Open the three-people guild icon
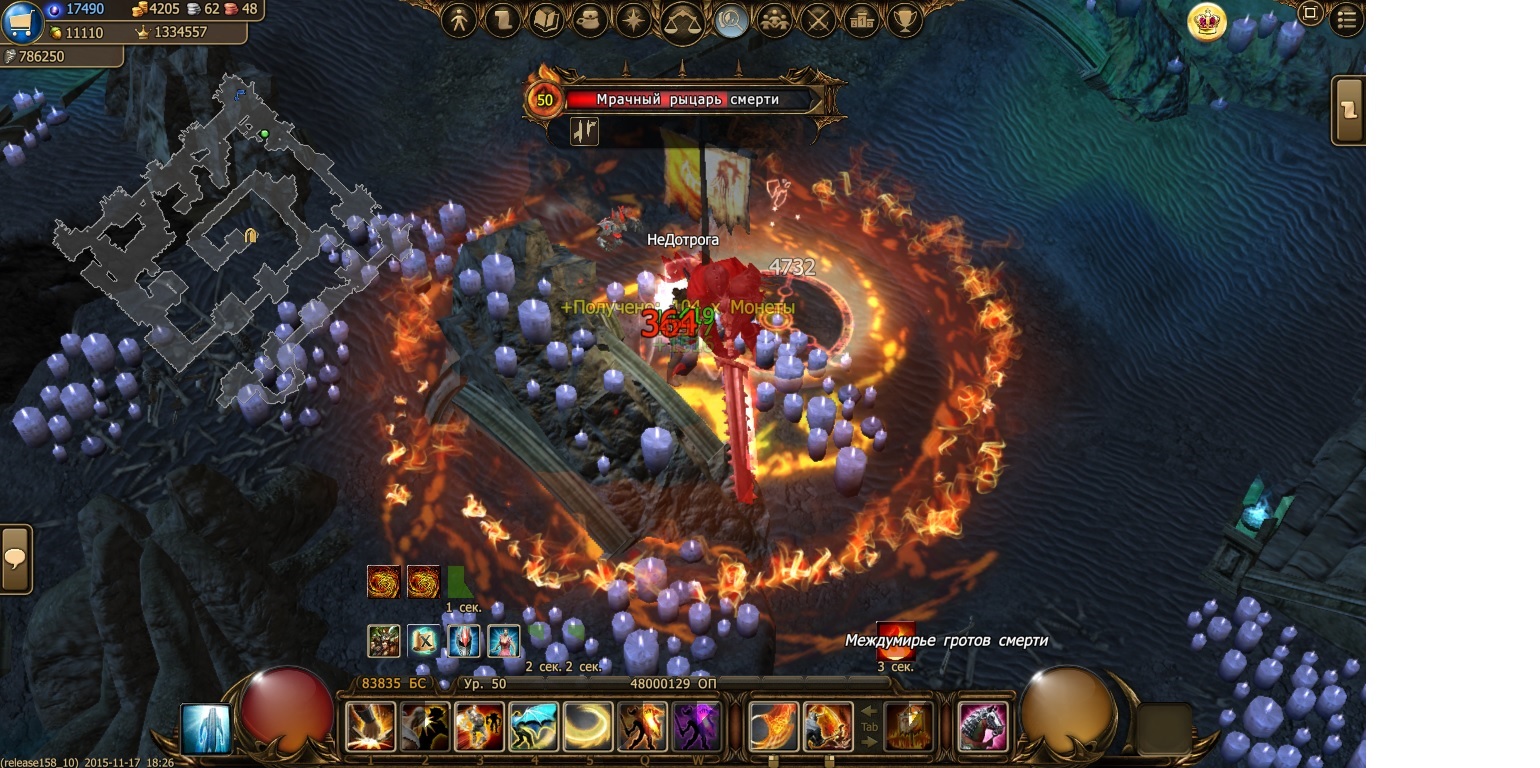This screenshot has width=1540, height=768. [x=774, y=20]
